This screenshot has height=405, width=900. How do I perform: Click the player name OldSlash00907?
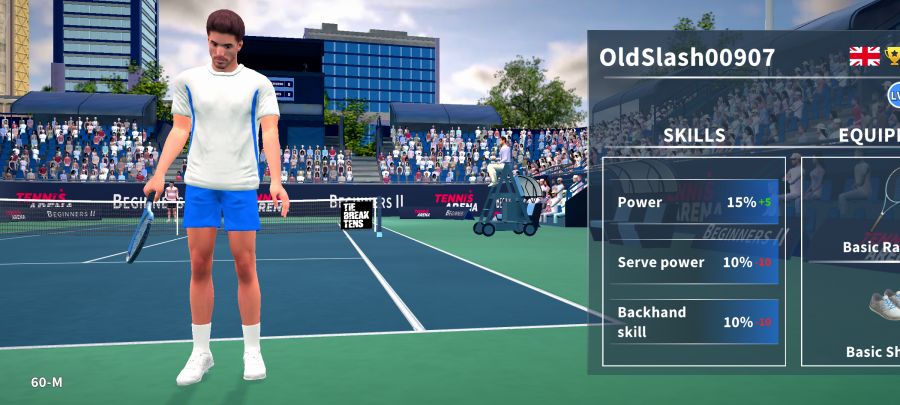pyautogui.click(x=687, y=57)
